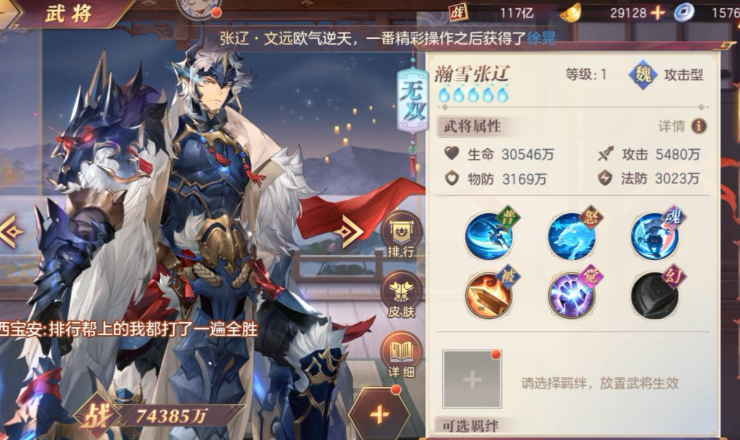Select the 幻 dark locked skill icon
This screenshot has height=440, width=740.
point(654,295)
